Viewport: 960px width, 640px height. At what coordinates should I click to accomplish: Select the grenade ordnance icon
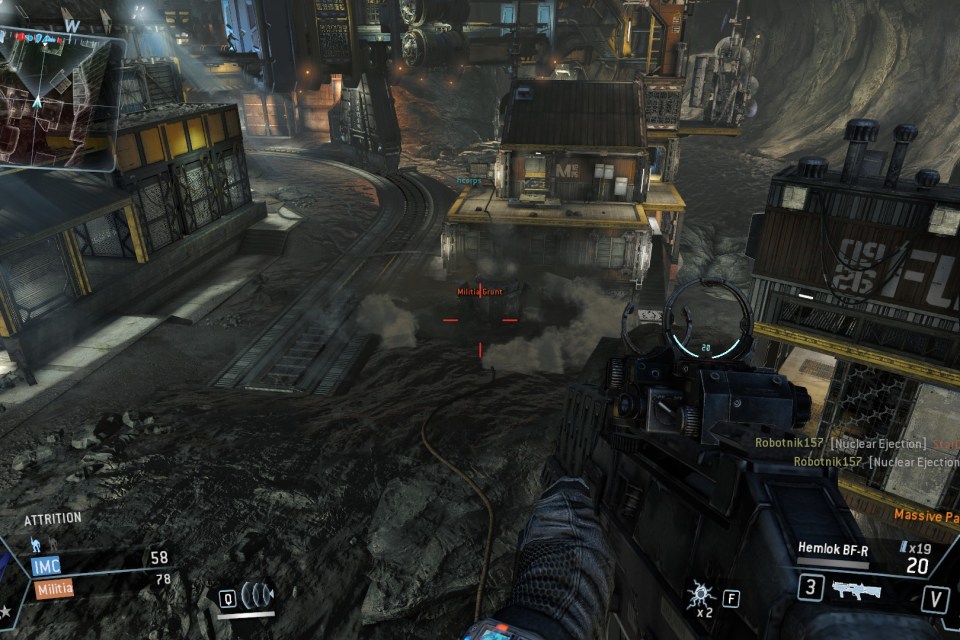tap(700, 596)
